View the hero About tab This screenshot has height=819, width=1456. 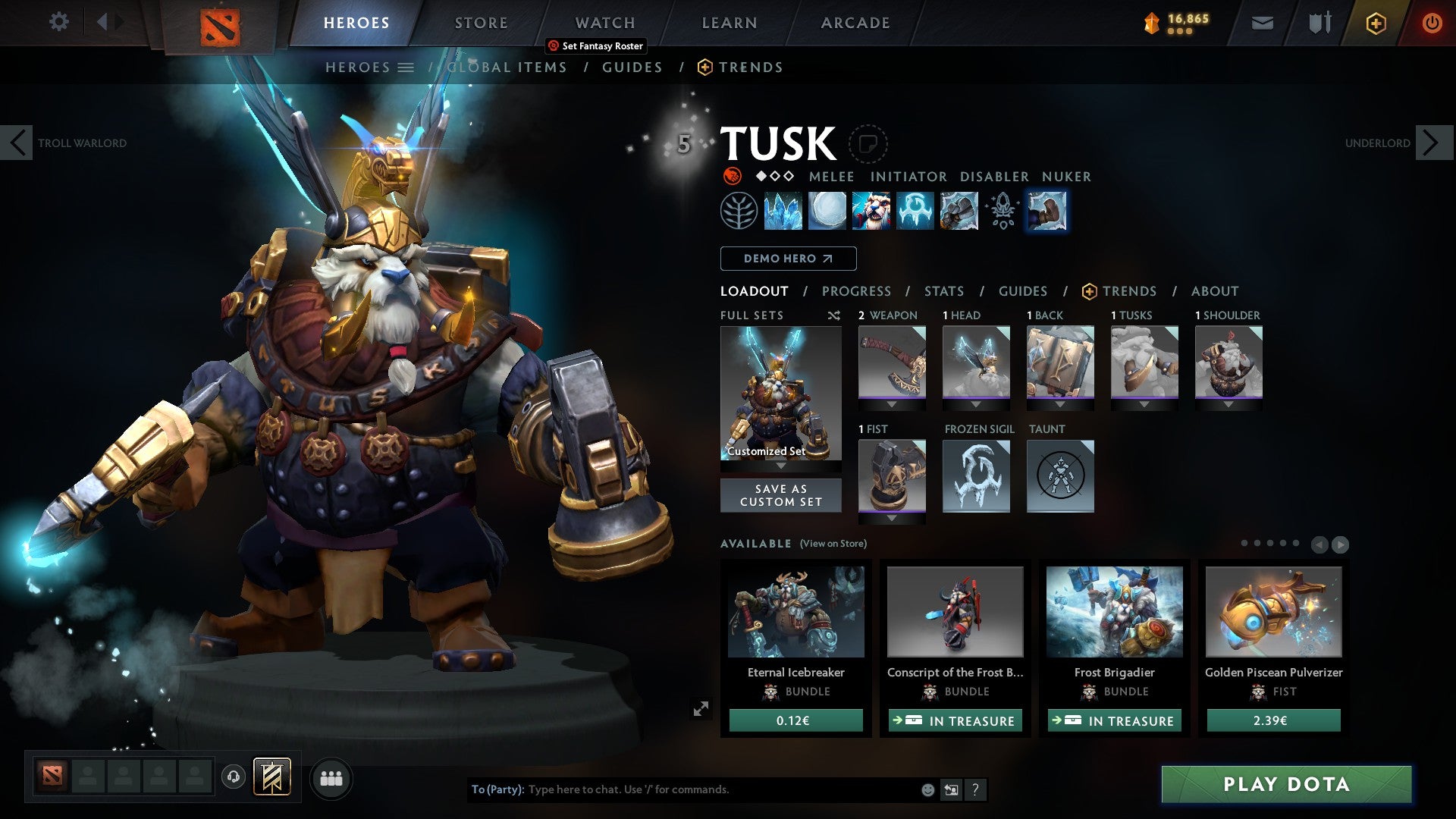pyautogui.click(x=1214, y=291)
